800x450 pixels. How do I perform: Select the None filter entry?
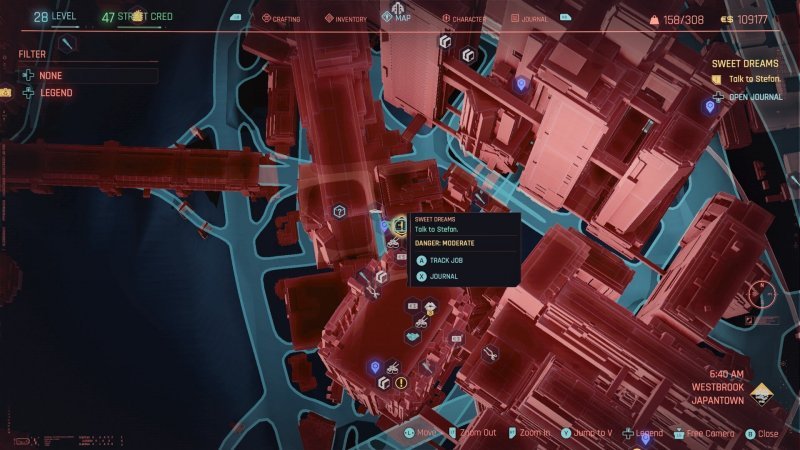(x=50, y=75)
